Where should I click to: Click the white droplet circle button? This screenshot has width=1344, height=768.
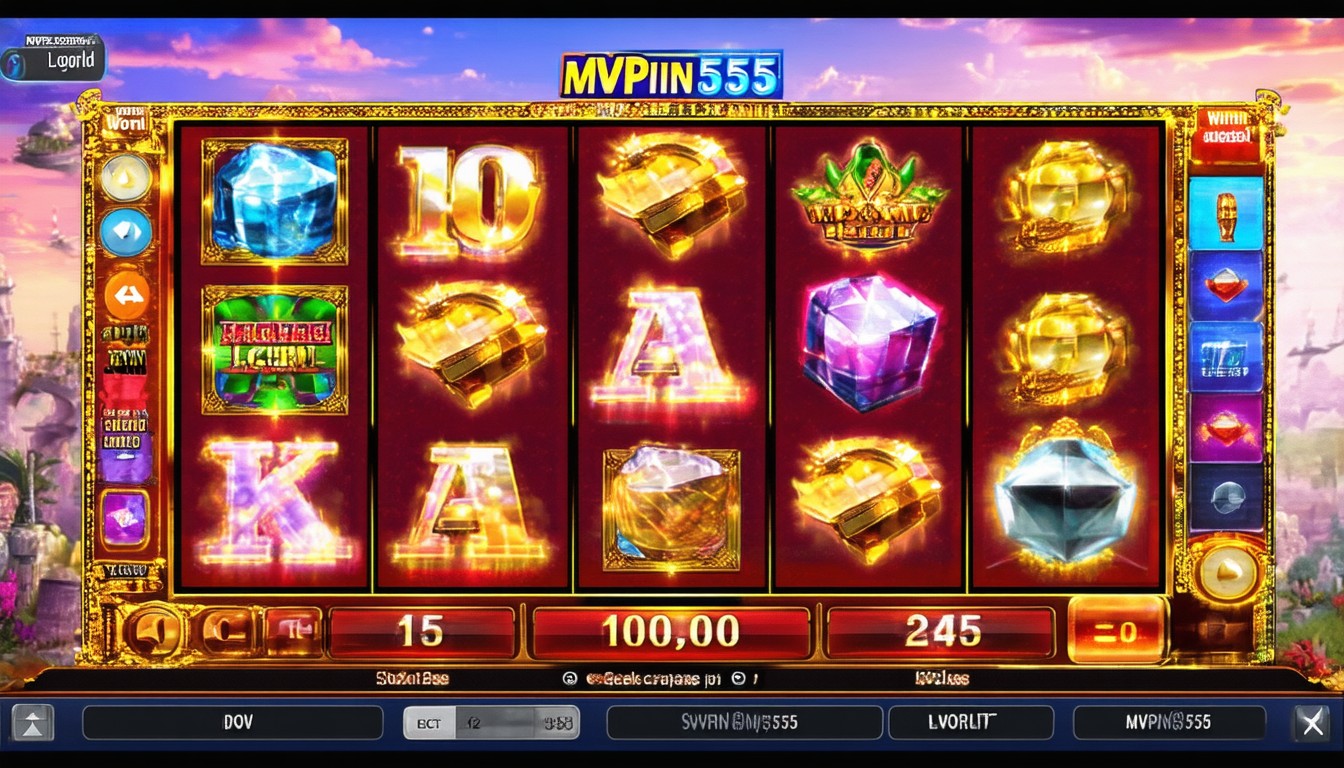click(126, 178)
